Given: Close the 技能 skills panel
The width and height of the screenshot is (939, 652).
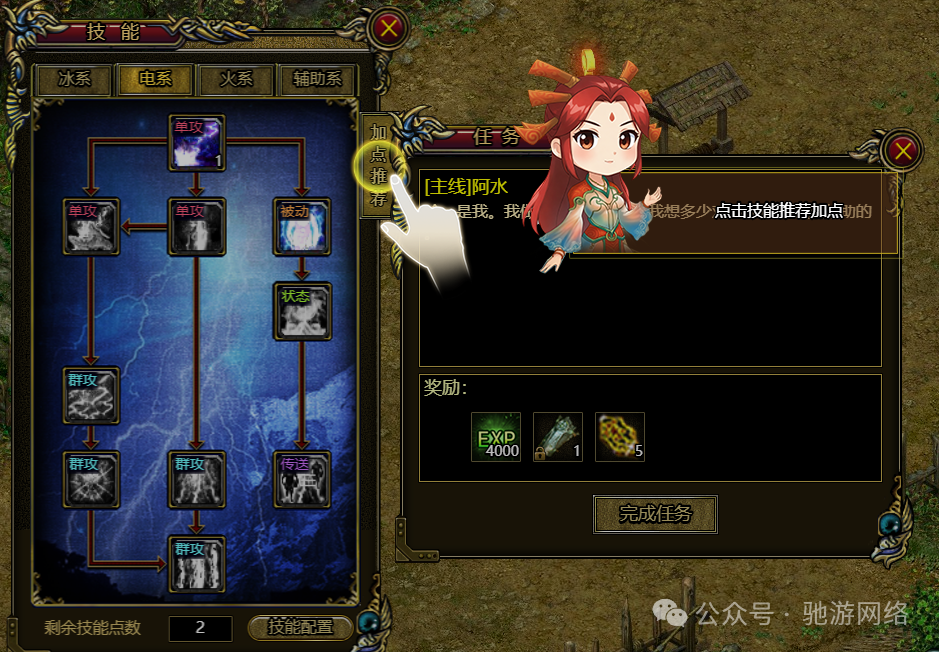Looking at the screenshot, I should pos(388,28).
